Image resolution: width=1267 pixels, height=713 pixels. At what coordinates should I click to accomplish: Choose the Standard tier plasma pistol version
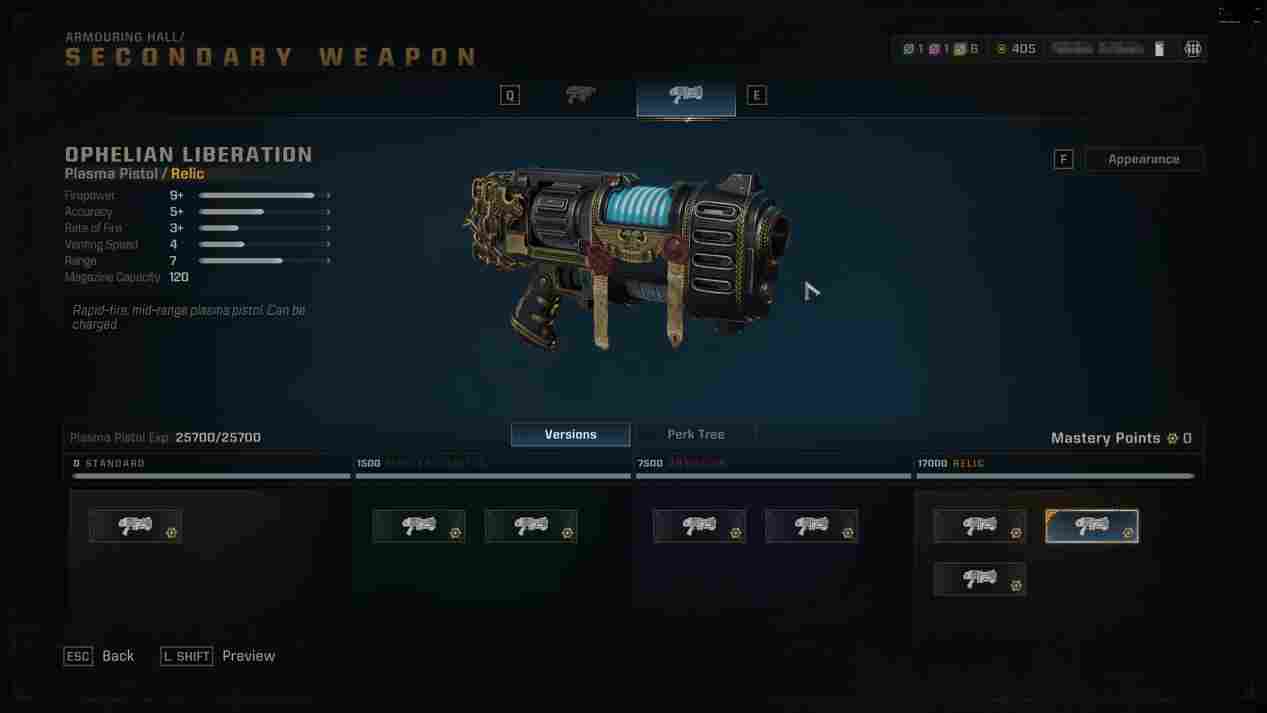tap(135, 526)
